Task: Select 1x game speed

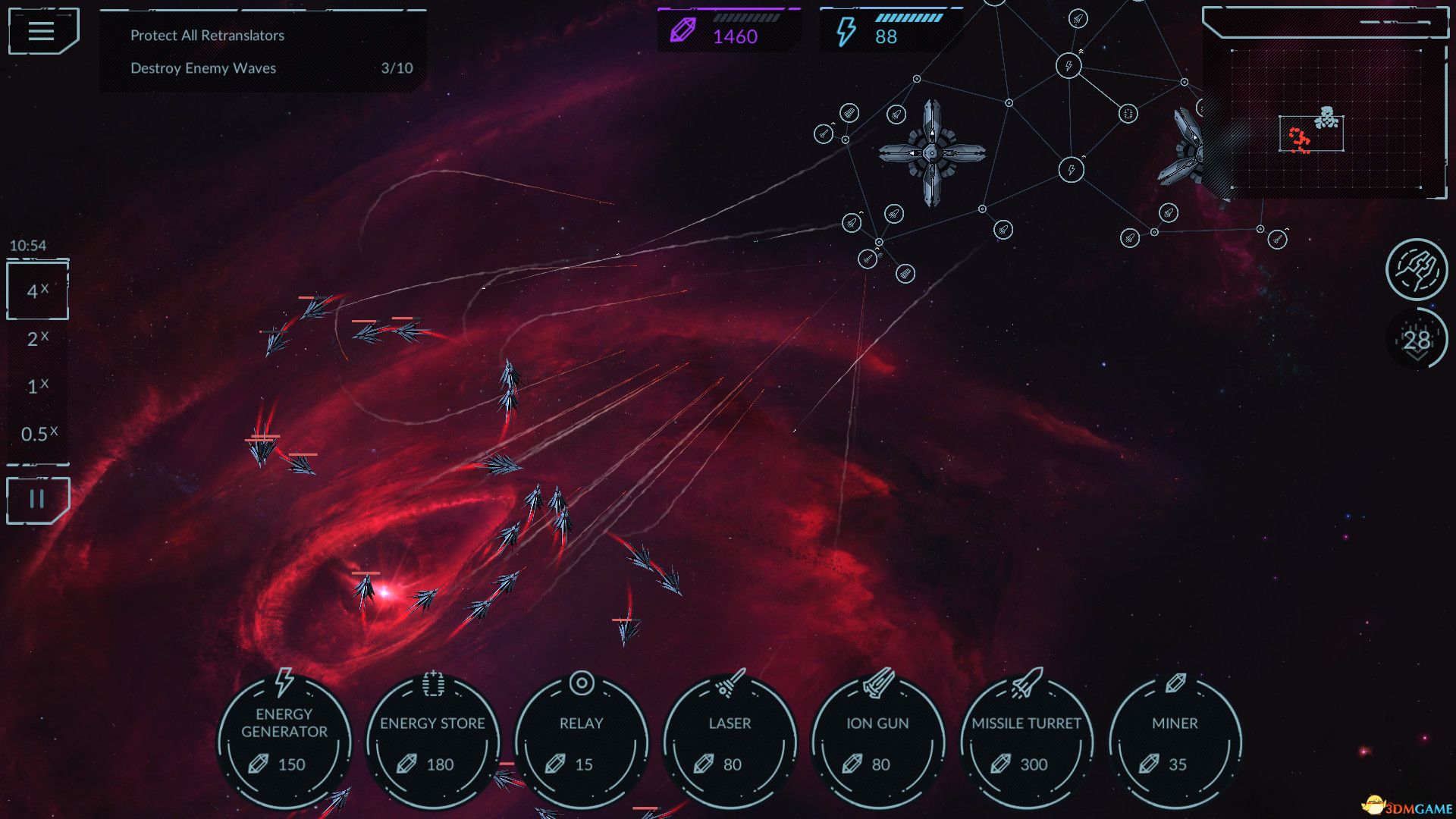Action: click(37, 386)
